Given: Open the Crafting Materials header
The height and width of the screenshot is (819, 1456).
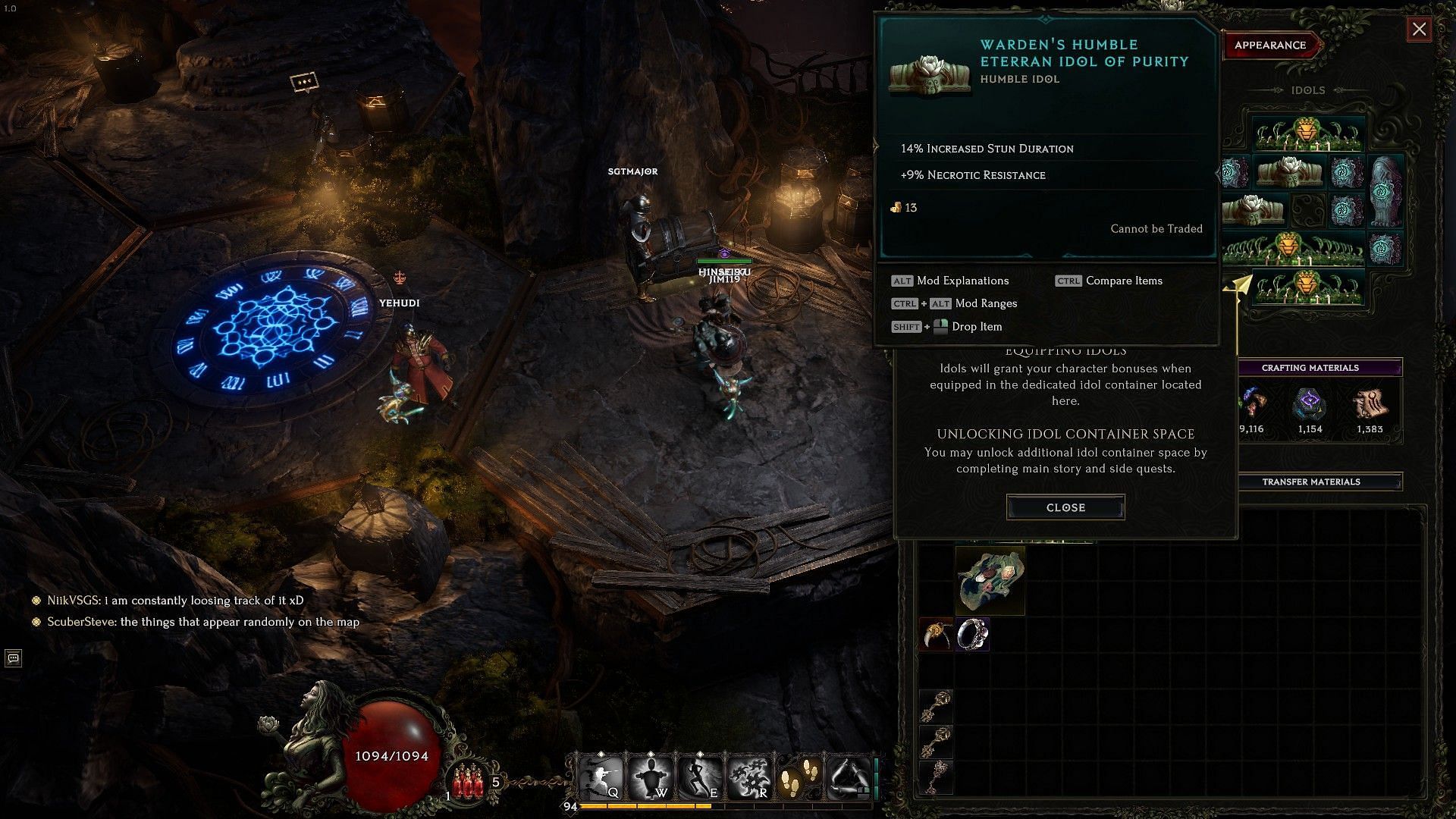Looking at the screenshot, I should [x=1310, y=368].
